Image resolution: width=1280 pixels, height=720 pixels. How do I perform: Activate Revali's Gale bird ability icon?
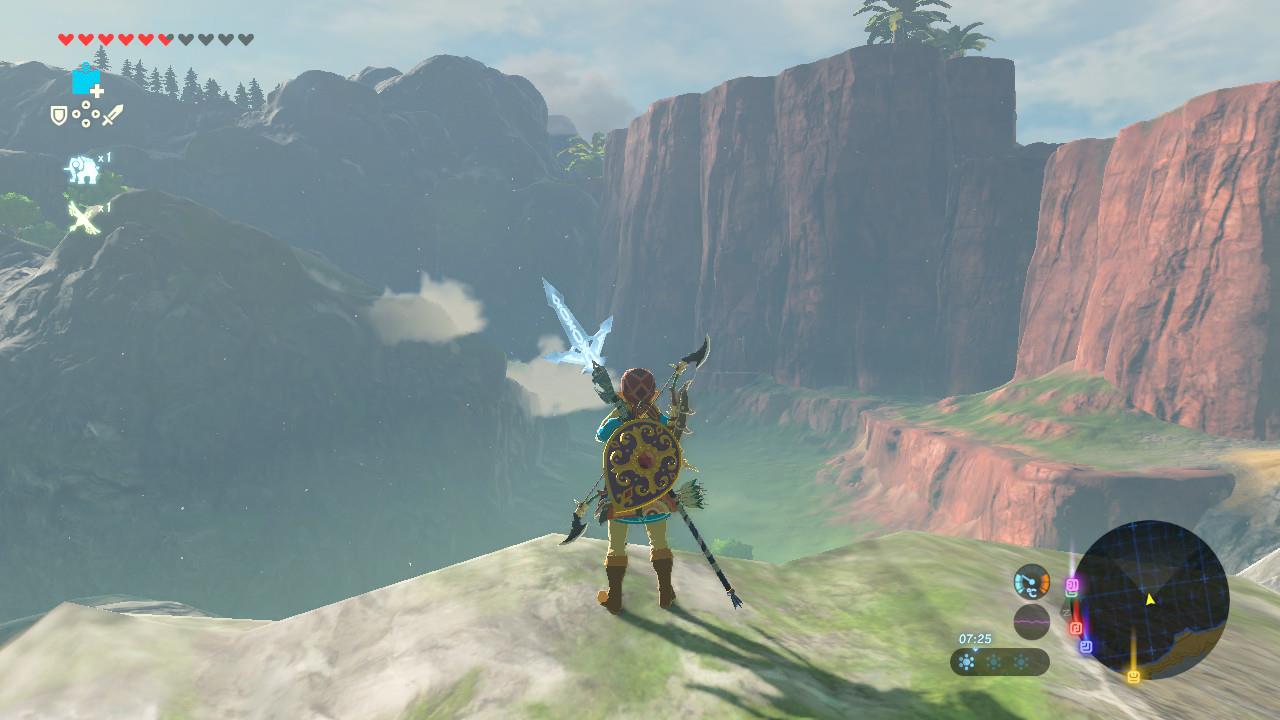click(83, 216)
